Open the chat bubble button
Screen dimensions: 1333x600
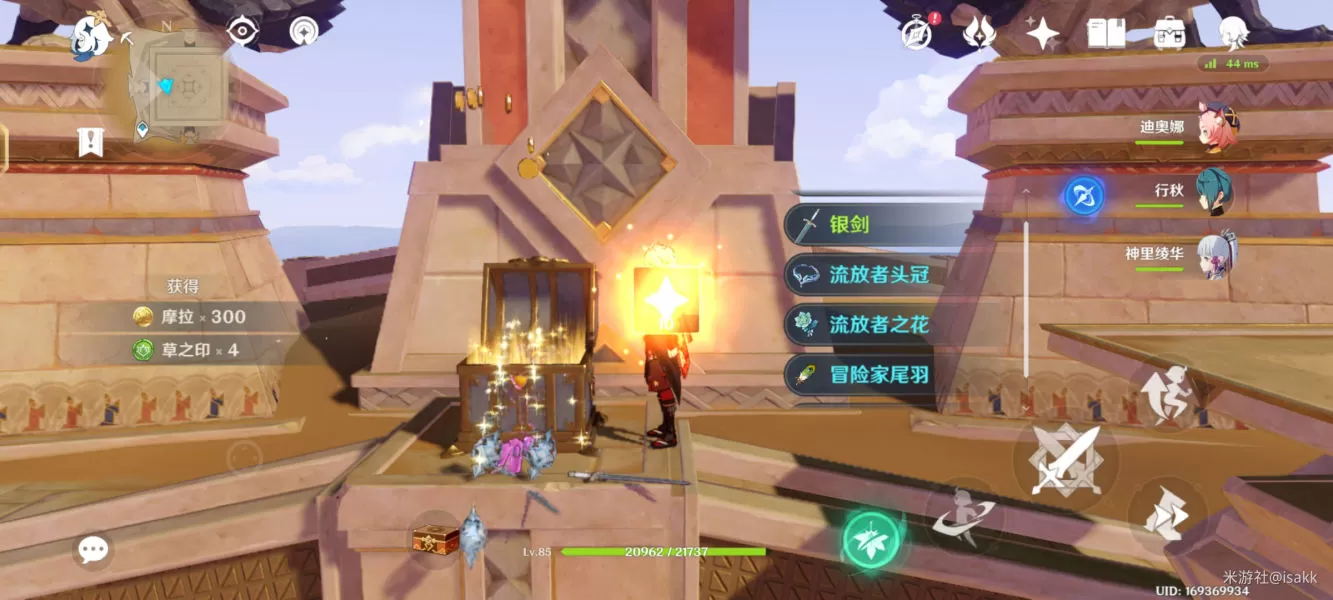click(93, 548)
